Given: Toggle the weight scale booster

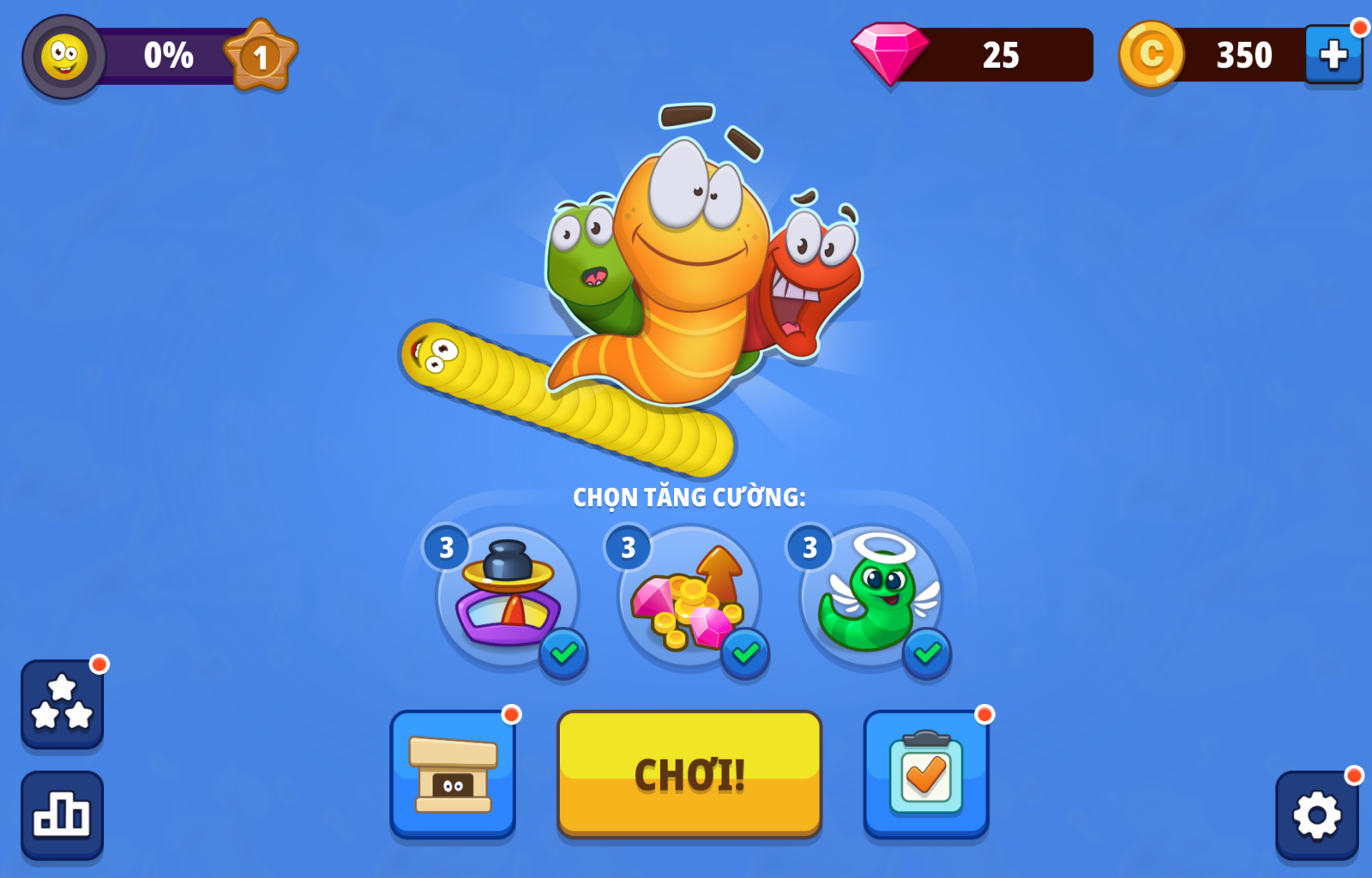Looking at the screenshot, I should tap(508, 597).
